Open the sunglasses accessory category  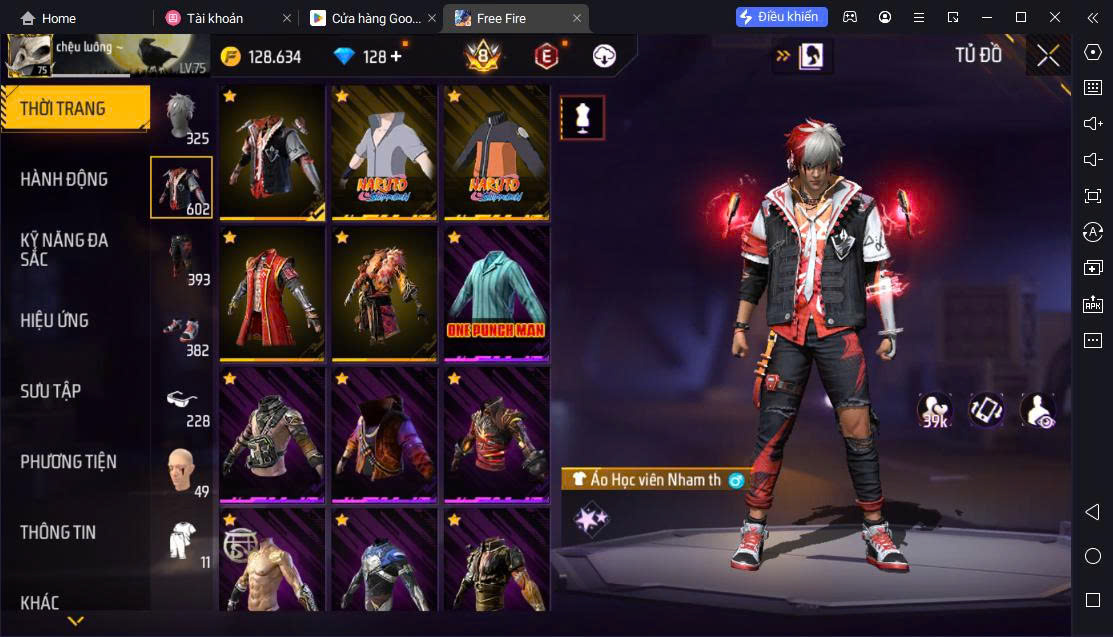coord(181,399)
